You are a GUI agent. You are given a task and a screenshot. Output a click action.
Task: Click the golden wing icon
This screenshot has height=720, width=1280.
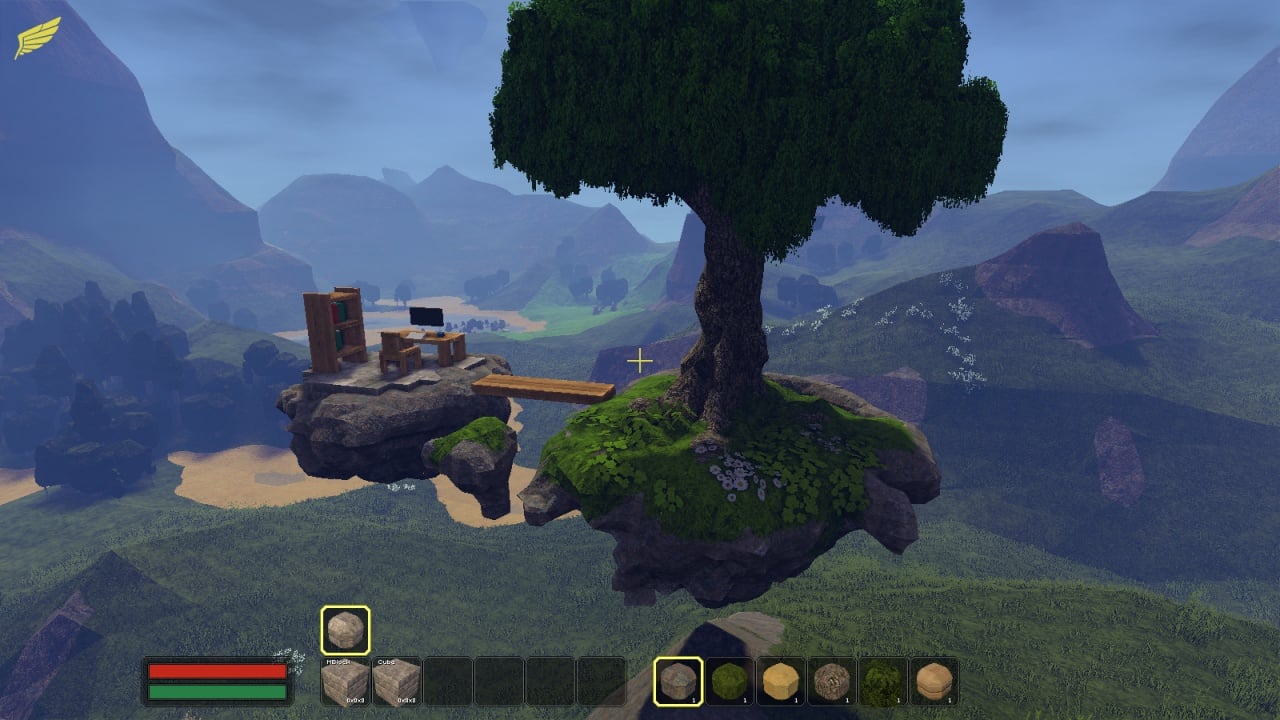coord(37,38)
